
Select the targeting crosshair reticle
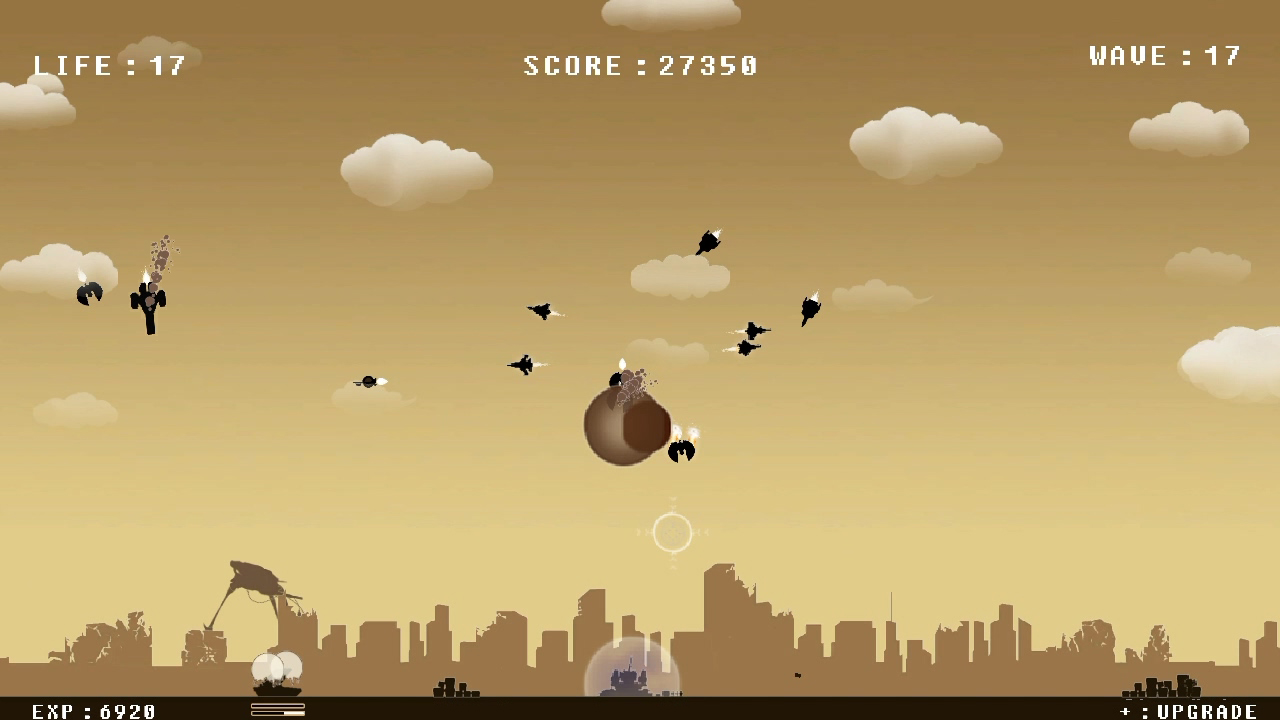672,533
